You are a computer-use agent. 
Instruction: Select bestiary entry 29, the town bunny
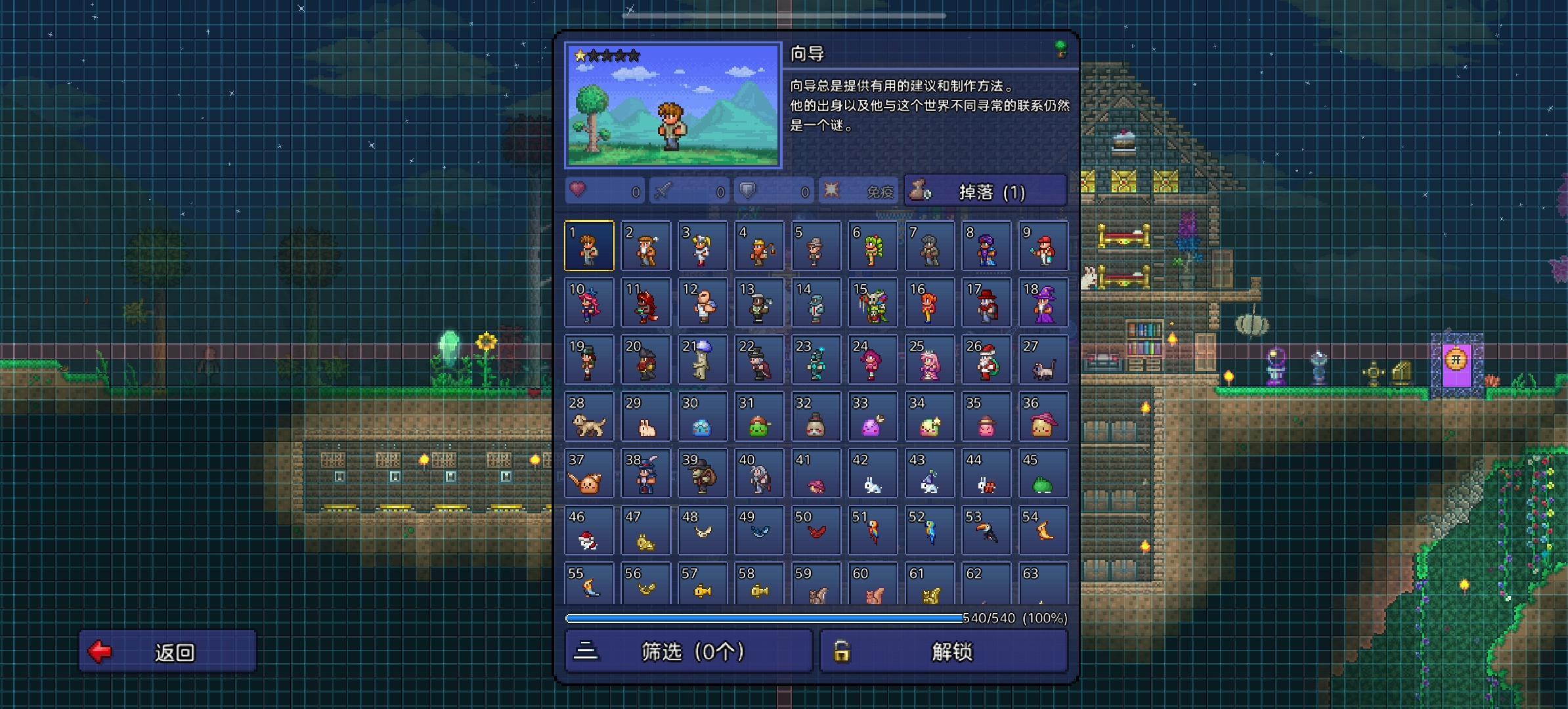point(645,417)
